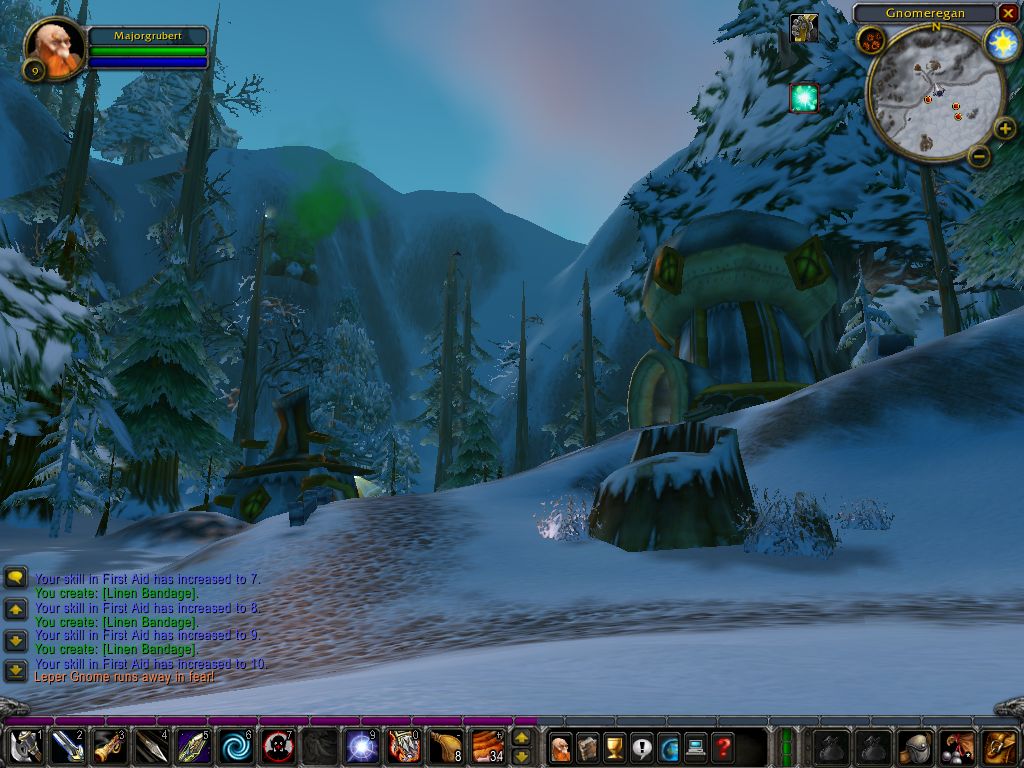
Task: Open the character info micro button
Action: coord(561,747)
